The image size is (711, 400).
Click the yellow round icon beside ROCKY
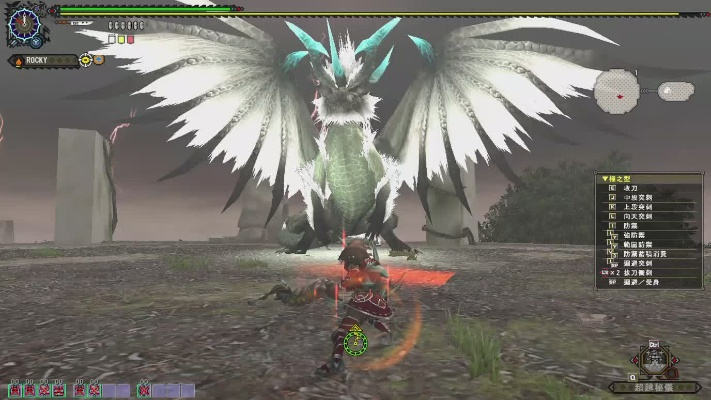coord(85,60)
